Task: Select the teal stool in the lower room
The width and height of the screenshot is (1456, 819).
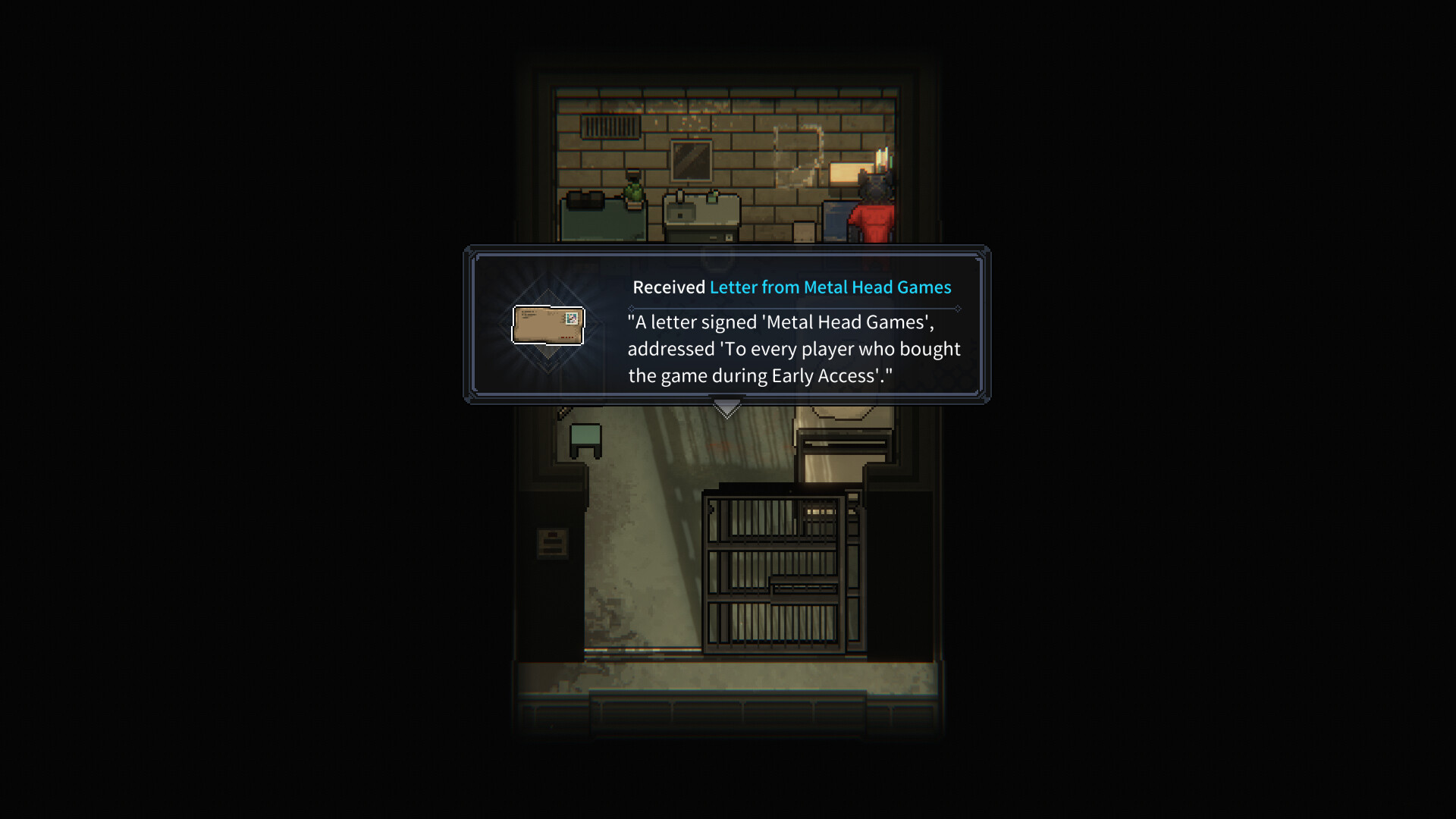Action: coord(584,437)
